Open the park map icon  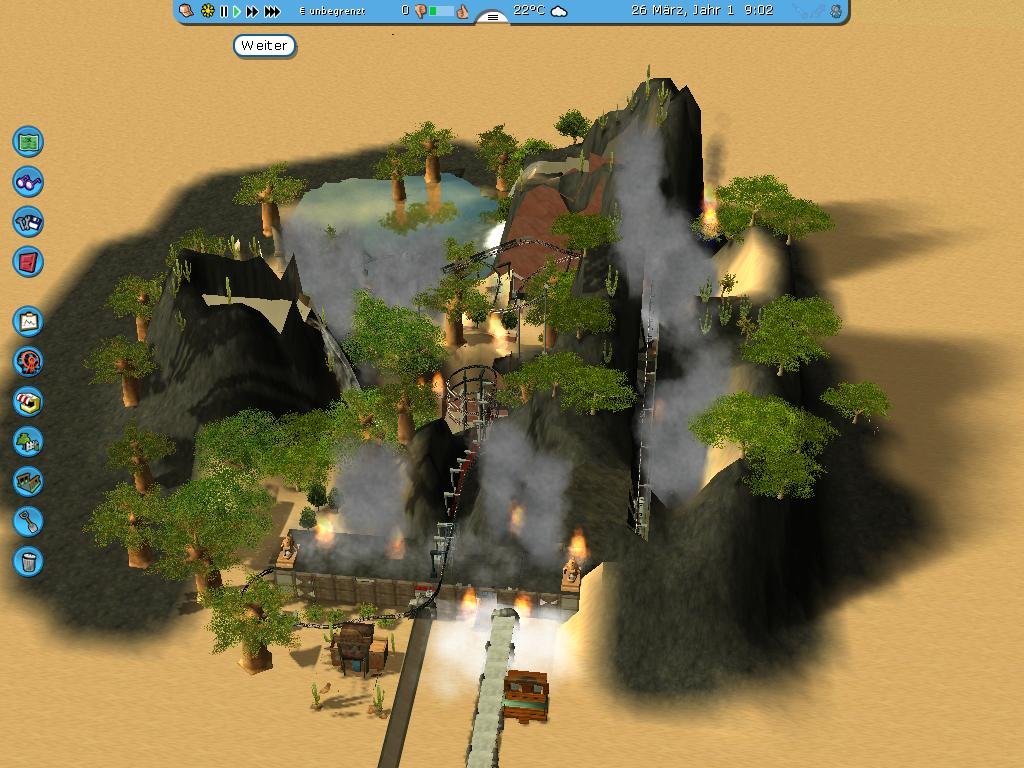(x=28, y=141)
